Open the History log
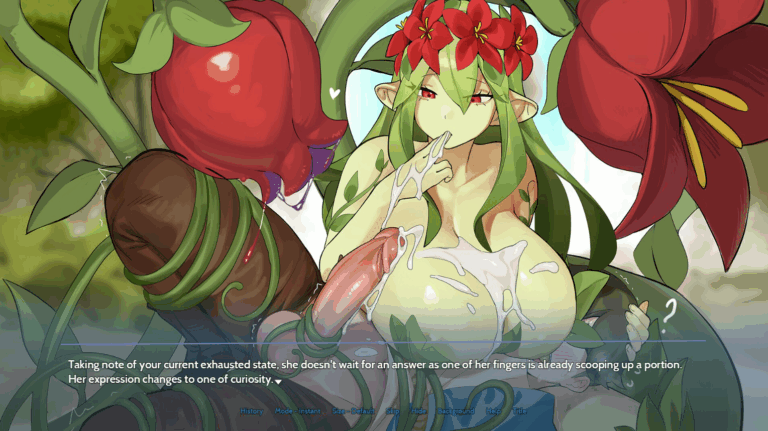This screenshot has height=431, width=768. [x=252, y=411]
